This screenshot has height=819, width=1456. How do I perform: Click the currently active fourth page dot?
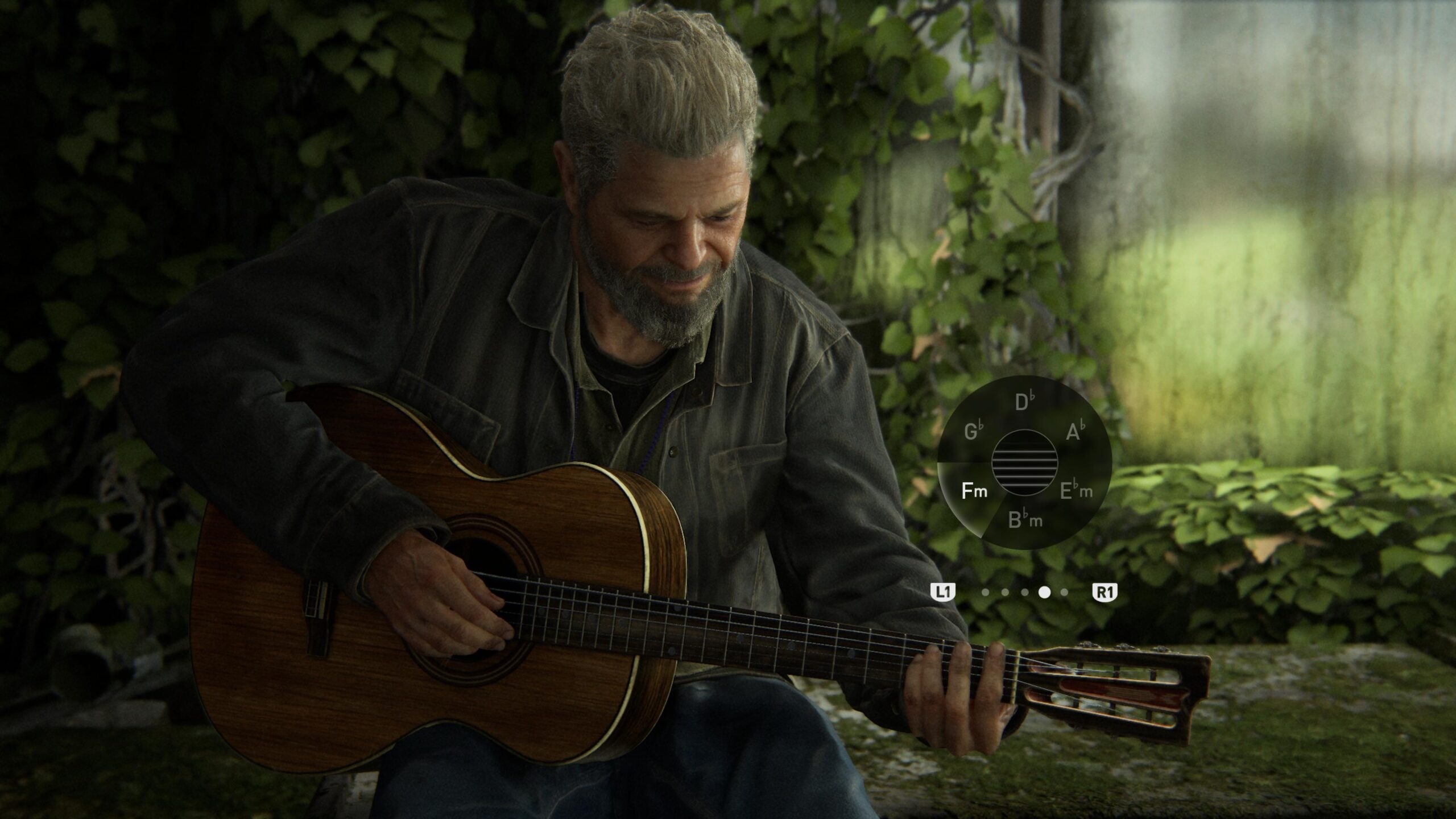(x=1044, y=593)
